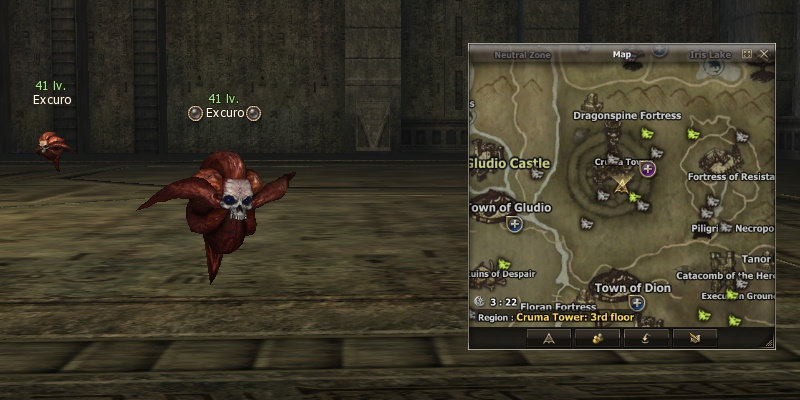
Task: Maximize the Map window
Action: [748, 54]
